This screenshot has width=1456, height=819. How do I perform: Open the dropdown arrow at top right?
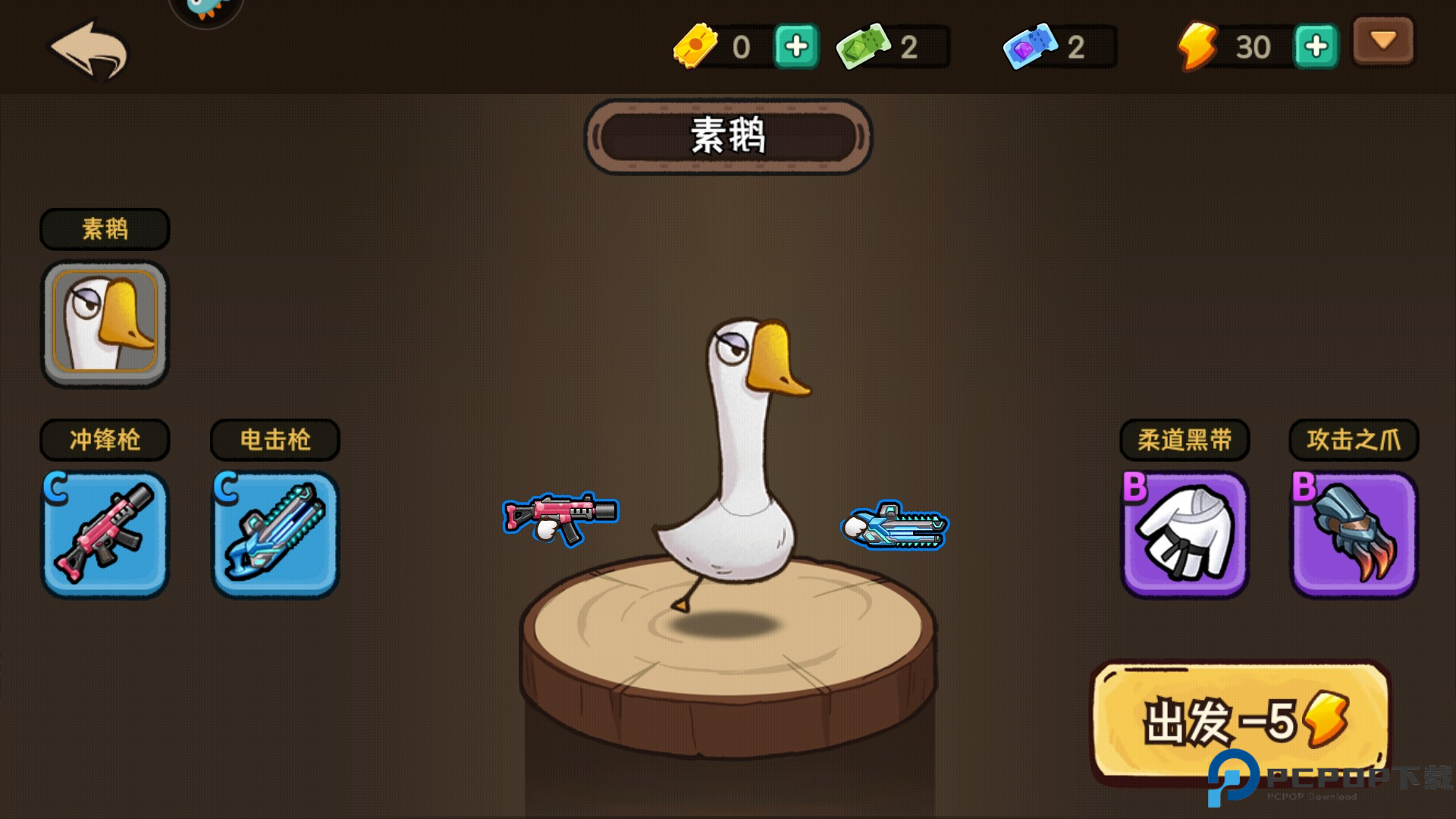(x=1382, y=42)
